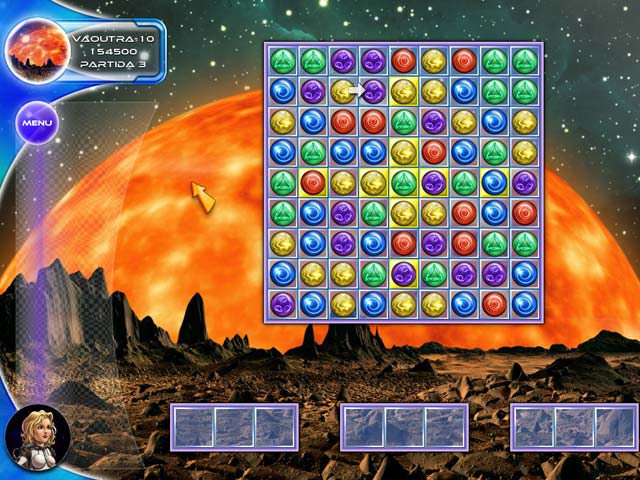Select the yellow gem with the white hint arrow
This screenshot has width=640, height=480.
tap(344, 92)
